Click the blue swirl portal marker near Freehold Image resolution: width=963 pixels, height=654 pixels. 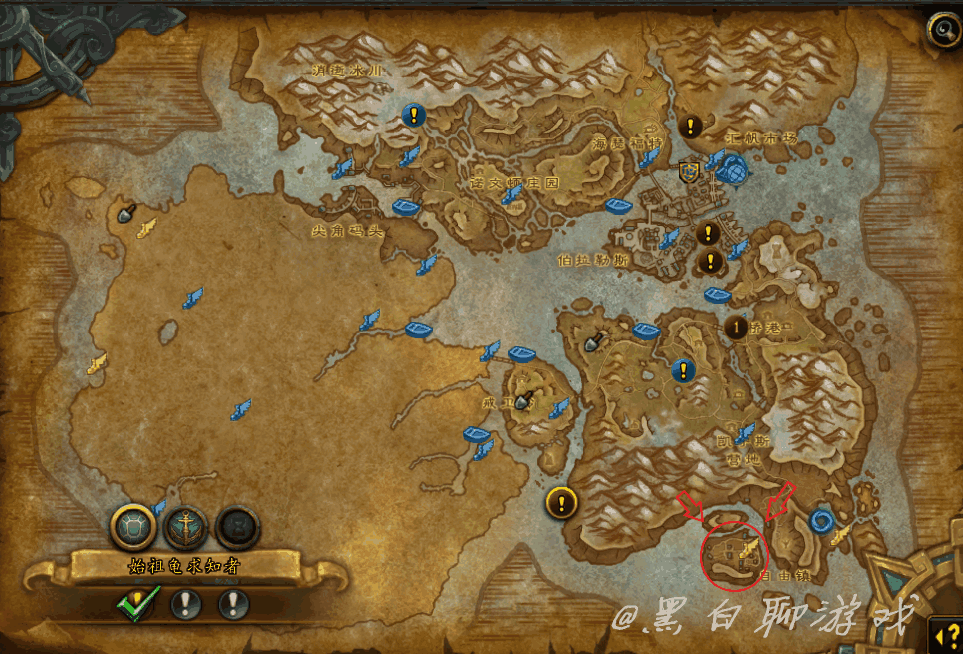[x=823, y=519]
